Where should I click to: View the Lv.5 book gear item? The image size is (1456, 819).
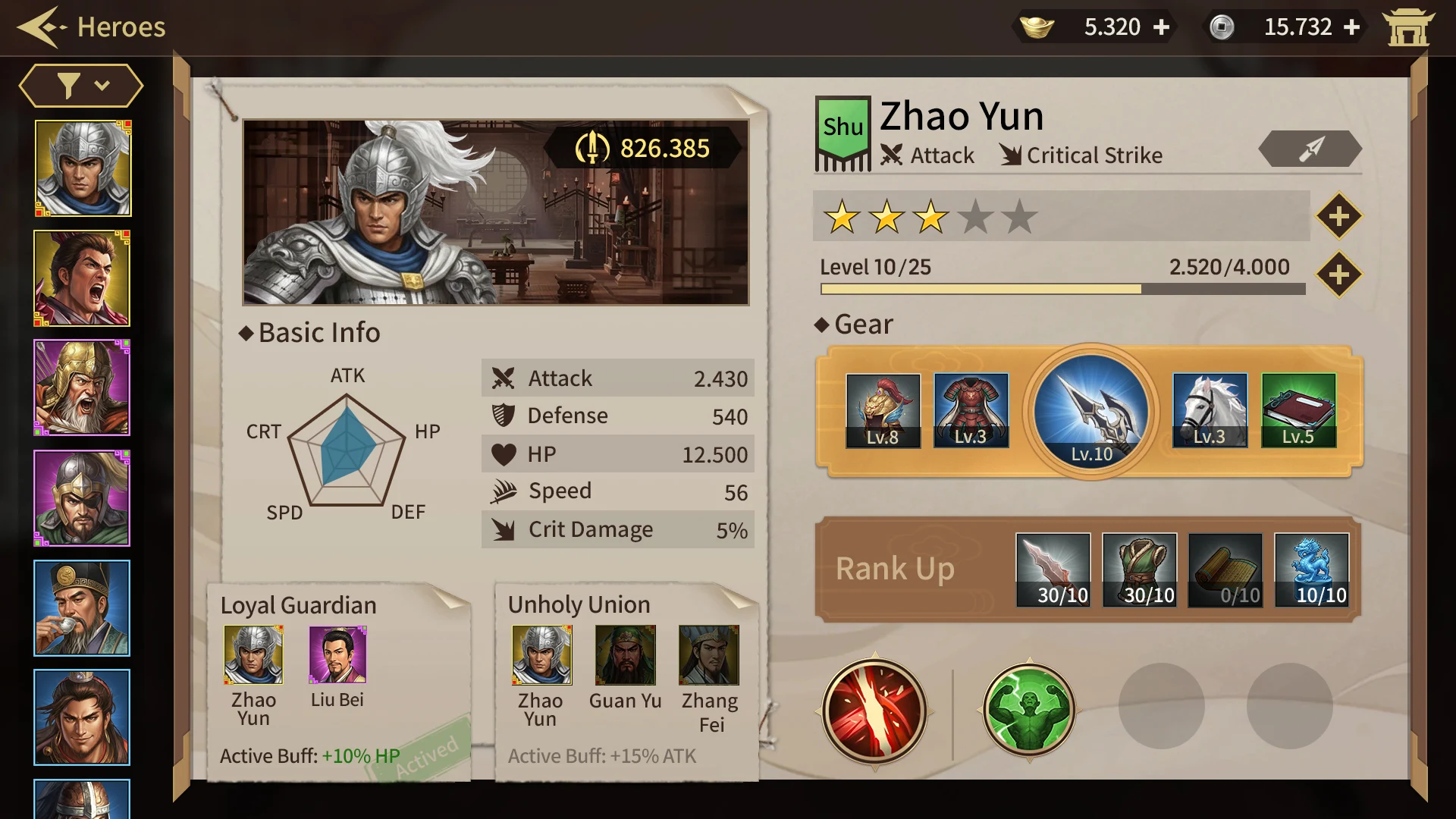tap(1299, 409)
